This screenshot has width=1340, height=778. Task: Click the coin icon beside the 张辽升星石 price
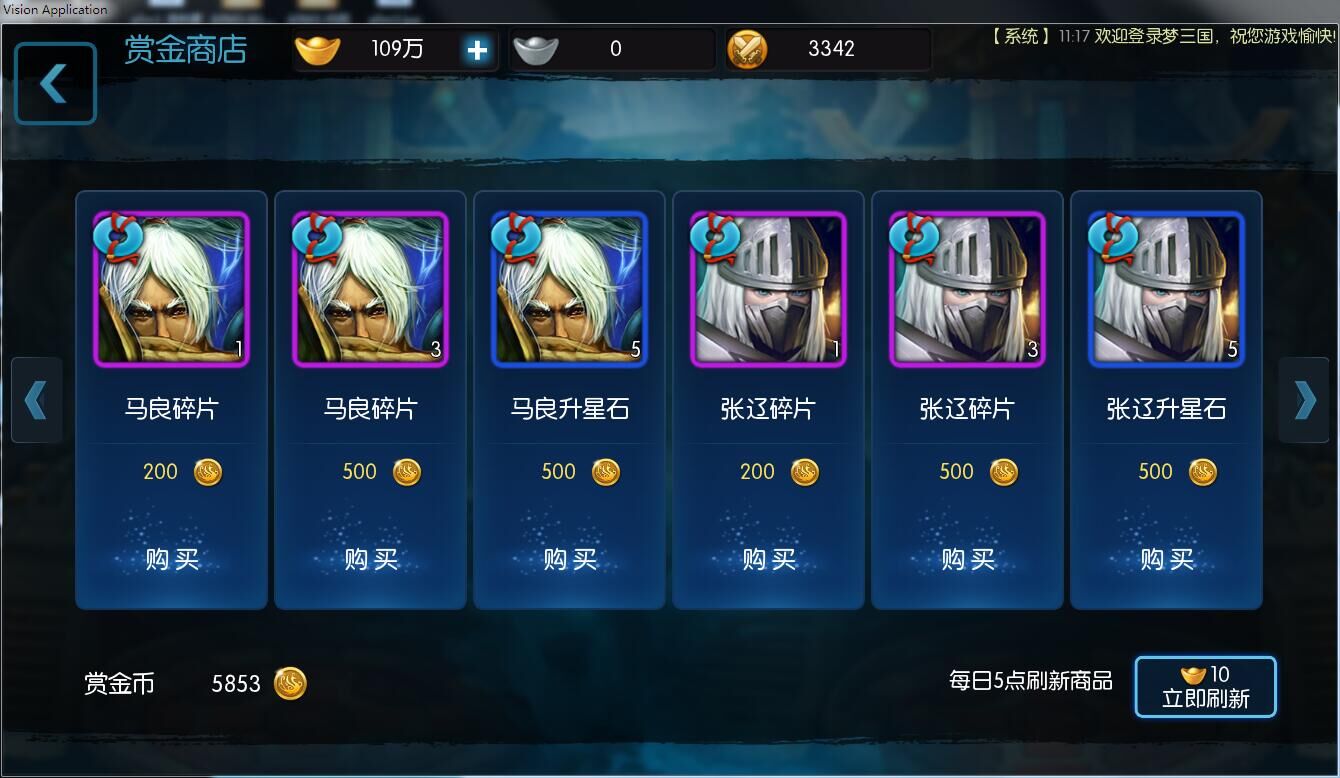click(x=1201, y=471)
